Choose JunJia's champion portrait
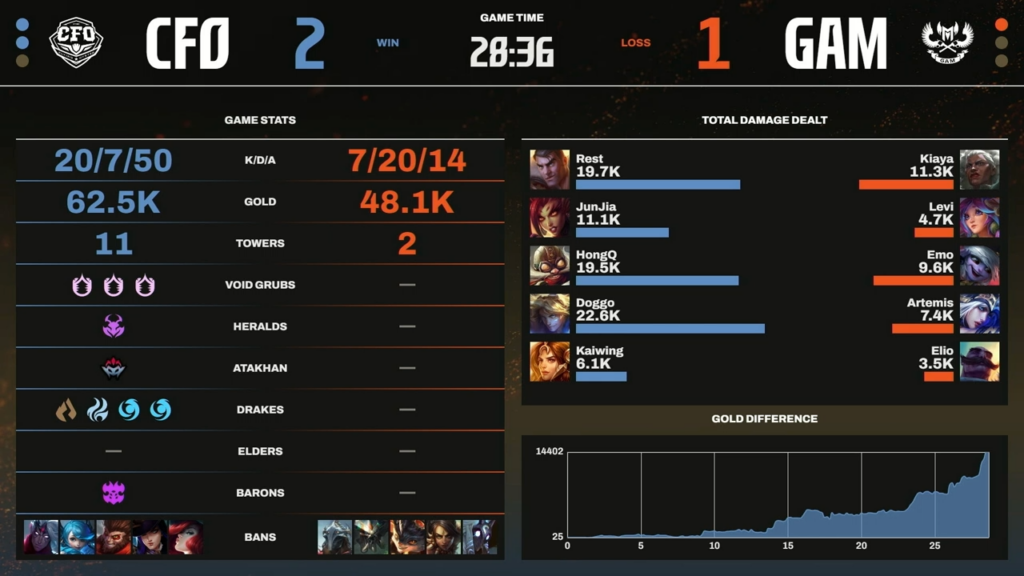 (550, 217)
